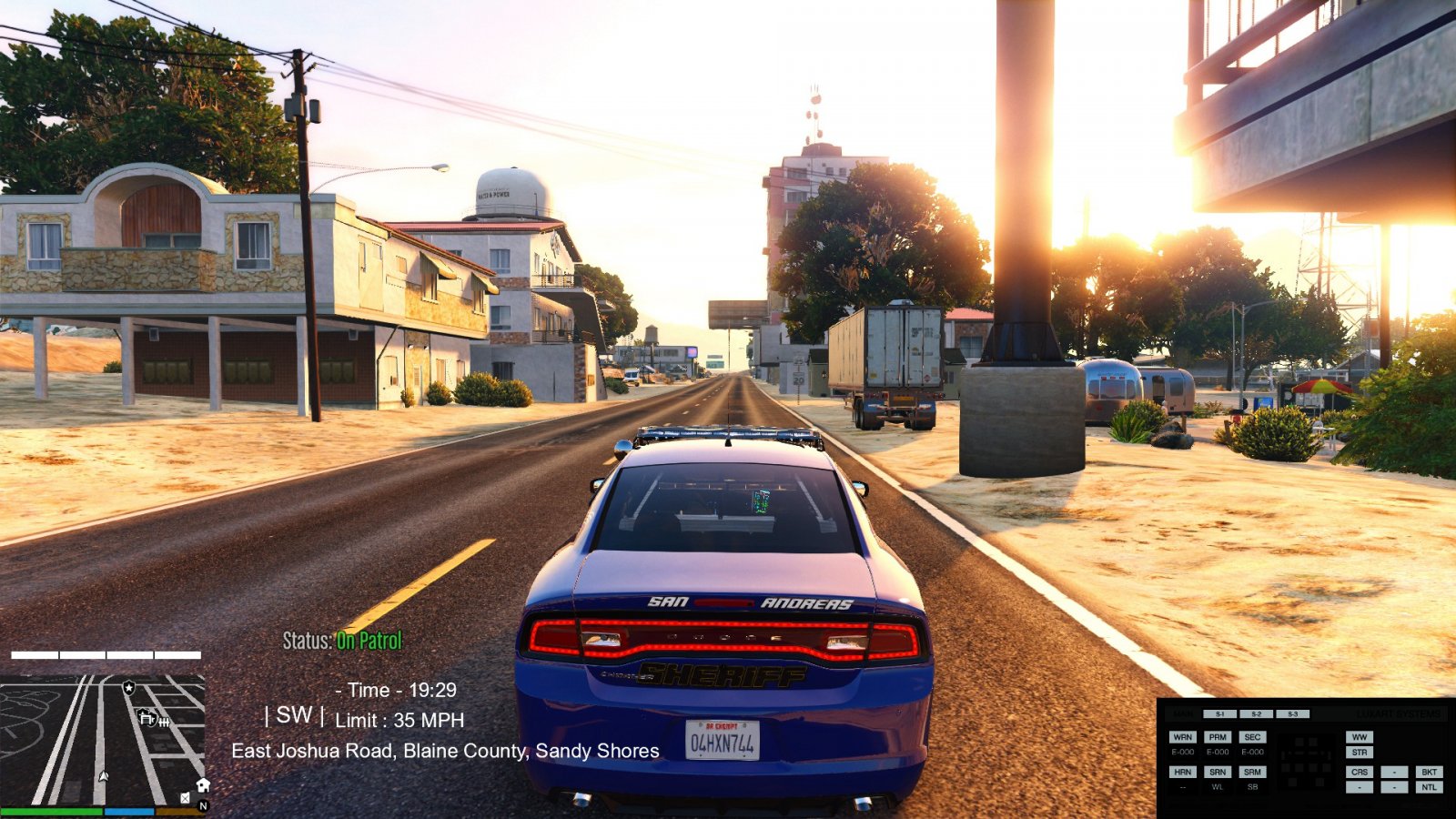Viewport: 1456px width, 819px height.
Task: Select the S-2 siren preset
Action: [x=1256, y=714]
